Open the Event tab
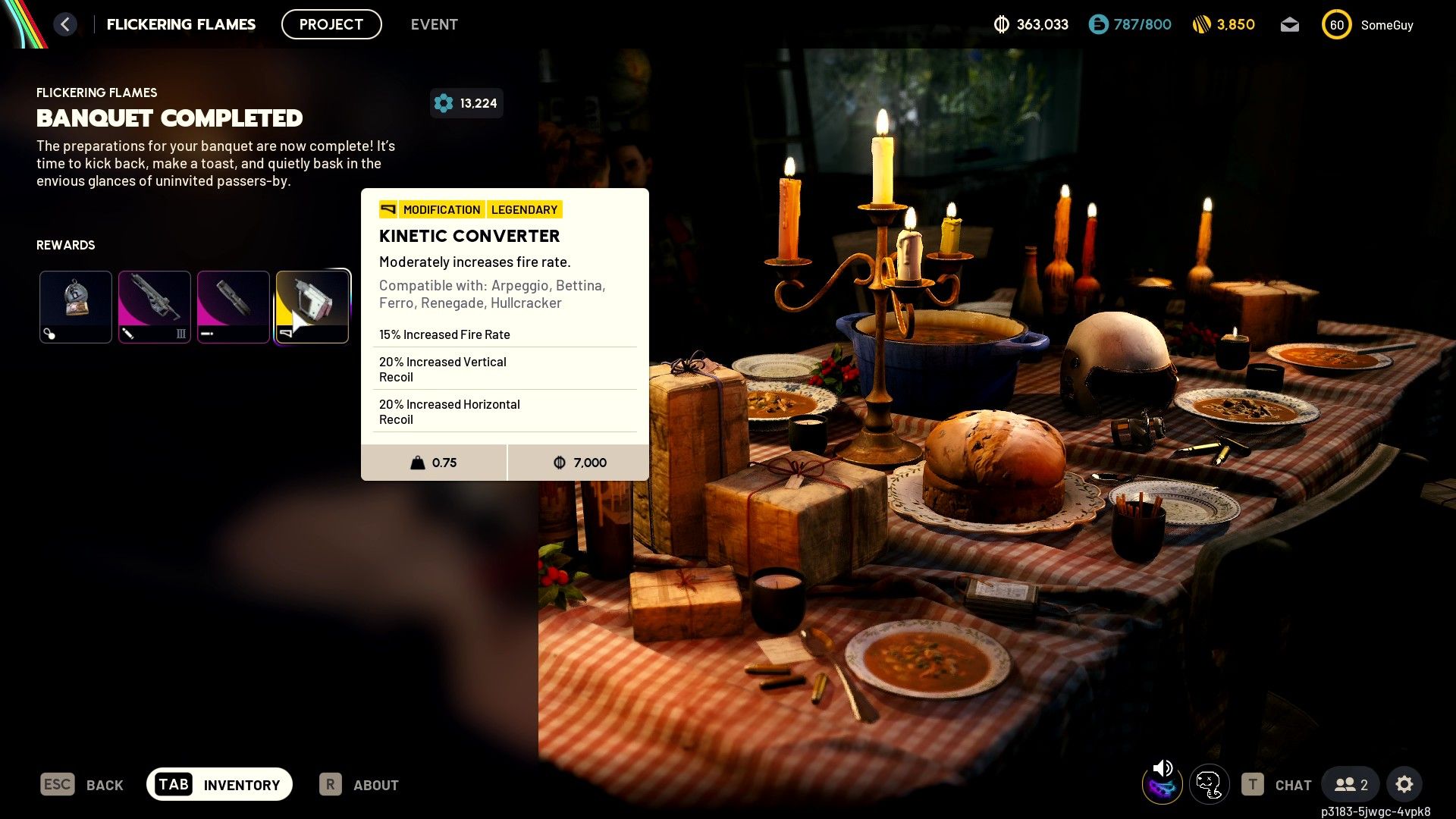1456x819 pixels. (434, 24)
